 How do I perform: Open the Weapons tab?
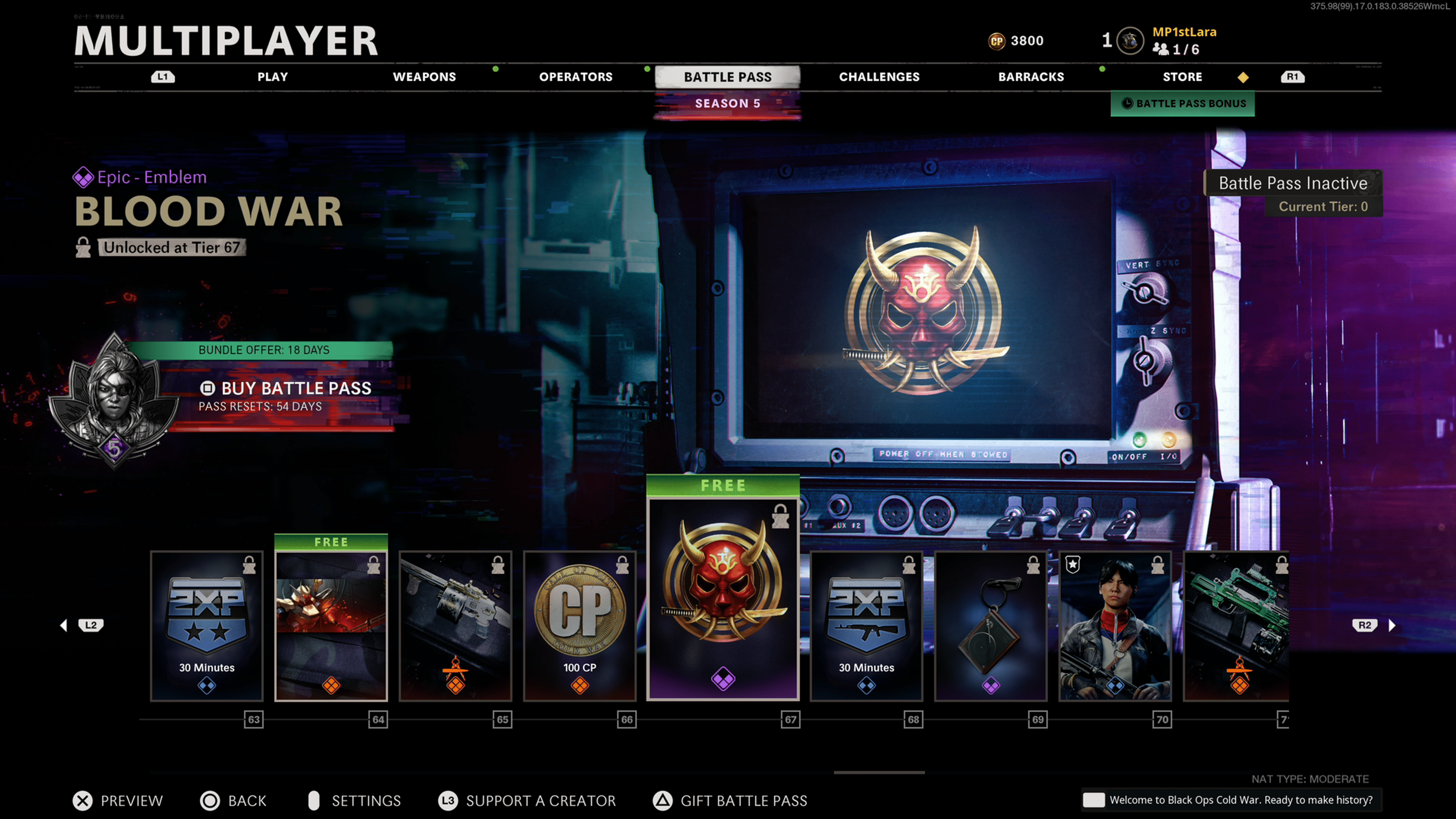point(424,77)
